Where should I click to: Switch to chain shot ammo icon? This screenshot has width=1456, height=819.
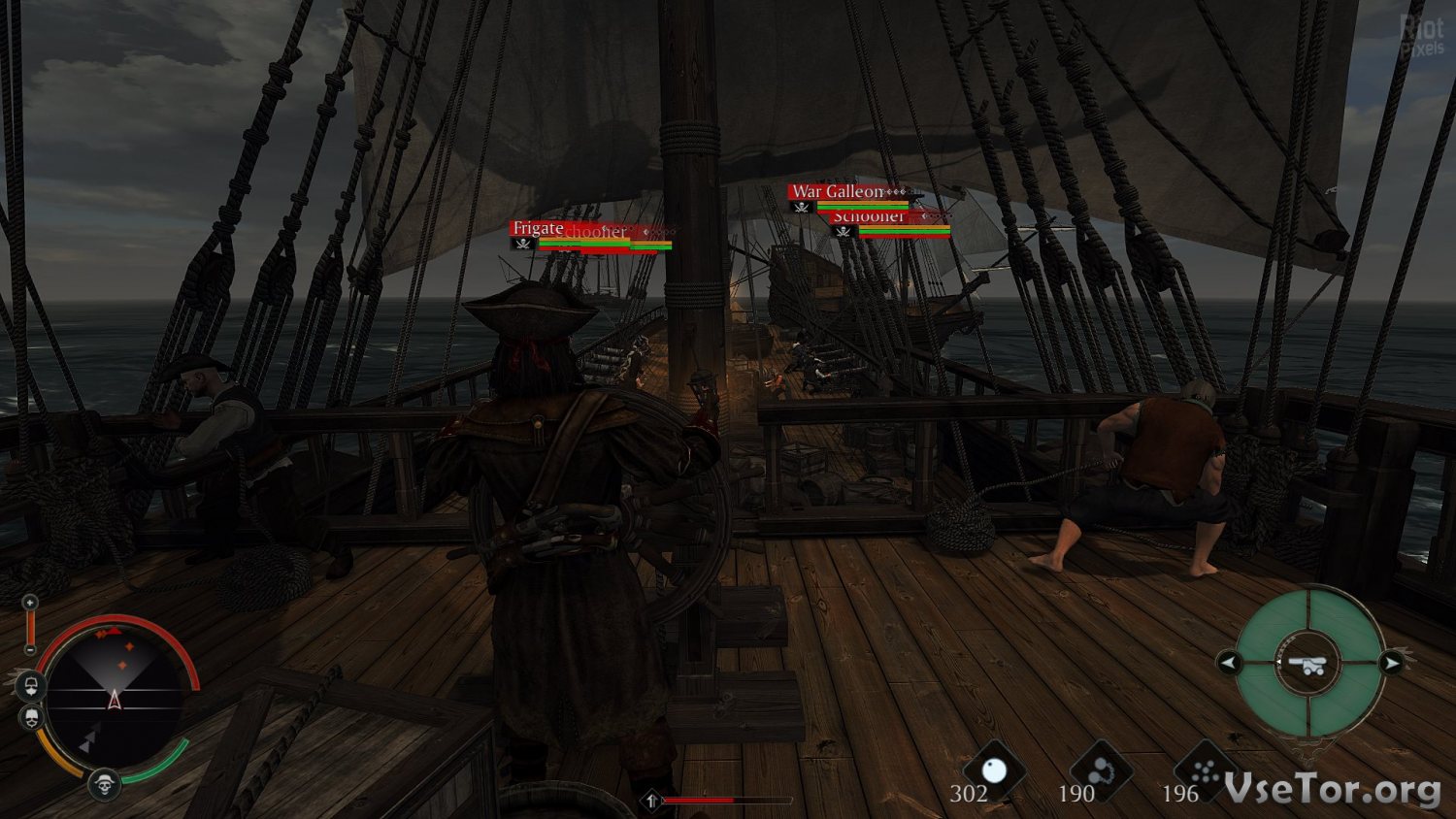(x=1101, y=772)
